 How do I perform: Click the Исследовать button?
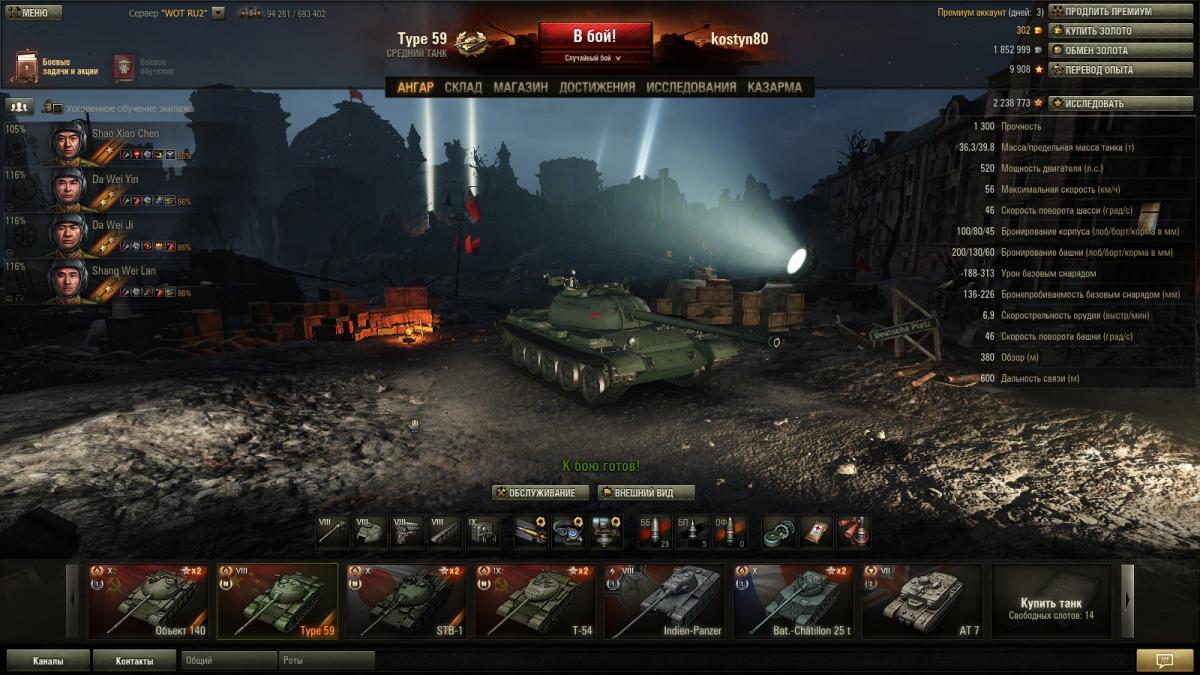click(1120, 103)
